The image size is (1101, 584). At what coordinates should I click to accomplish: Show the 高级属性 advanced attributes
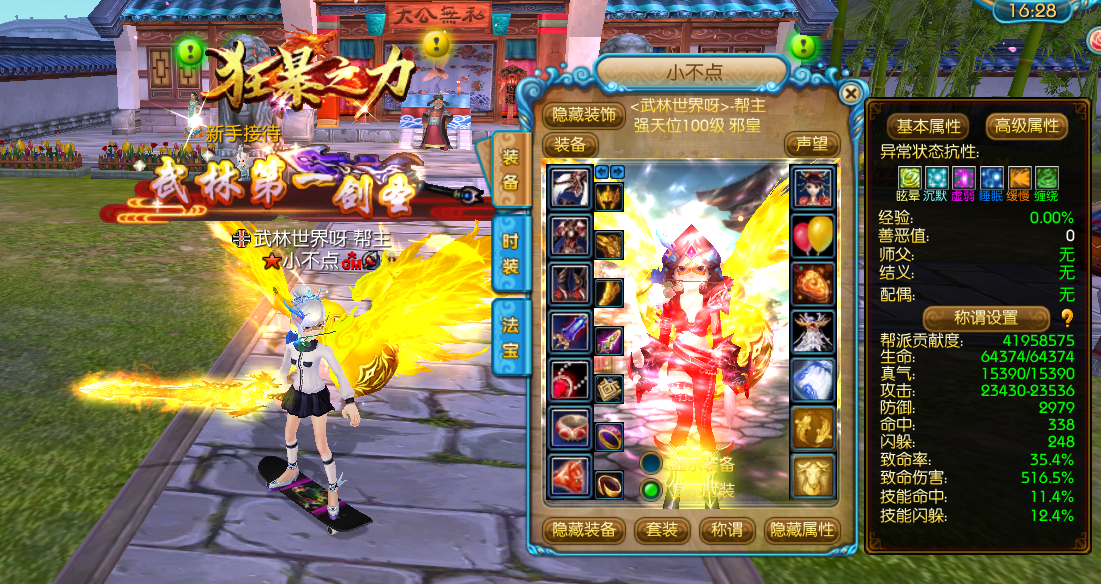pos(1027,126)
